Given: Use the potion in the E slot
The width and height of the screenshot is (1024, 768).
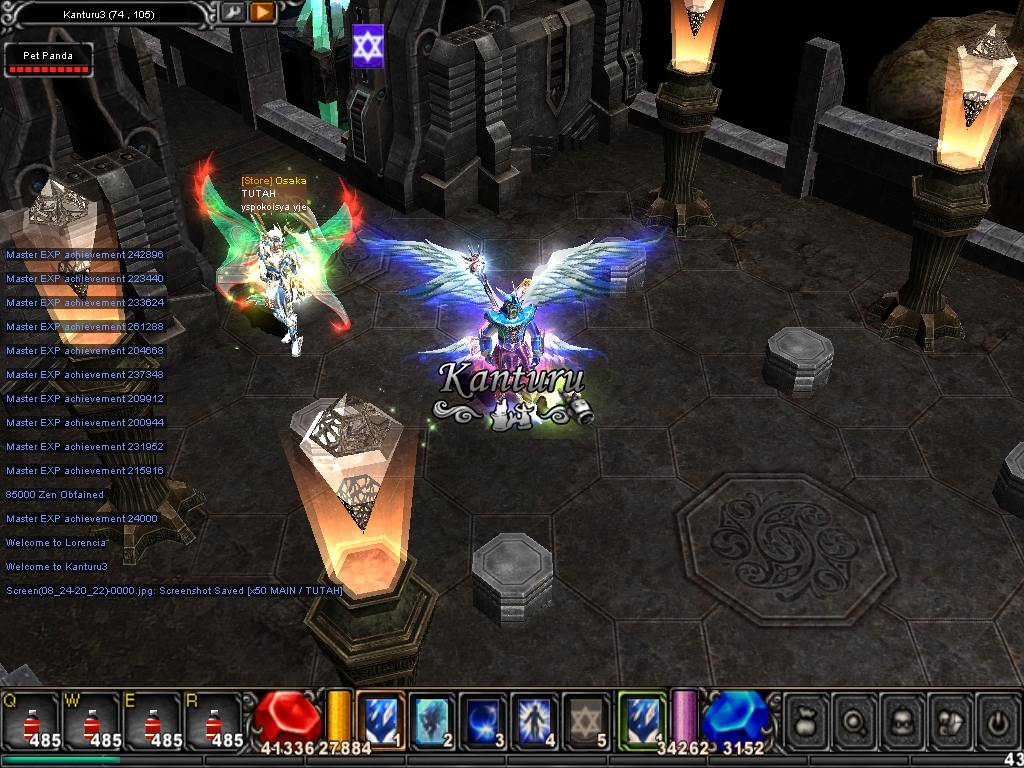Looking at the screenshot, I should (154, 721).
